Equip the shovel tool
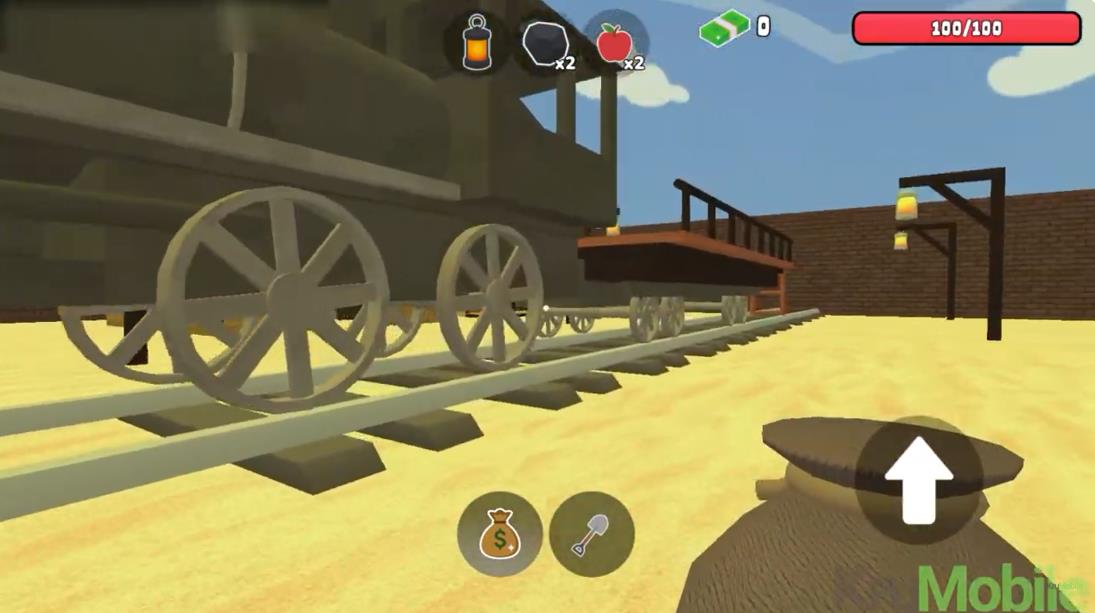1095x613 pixels. pos(591,534)
